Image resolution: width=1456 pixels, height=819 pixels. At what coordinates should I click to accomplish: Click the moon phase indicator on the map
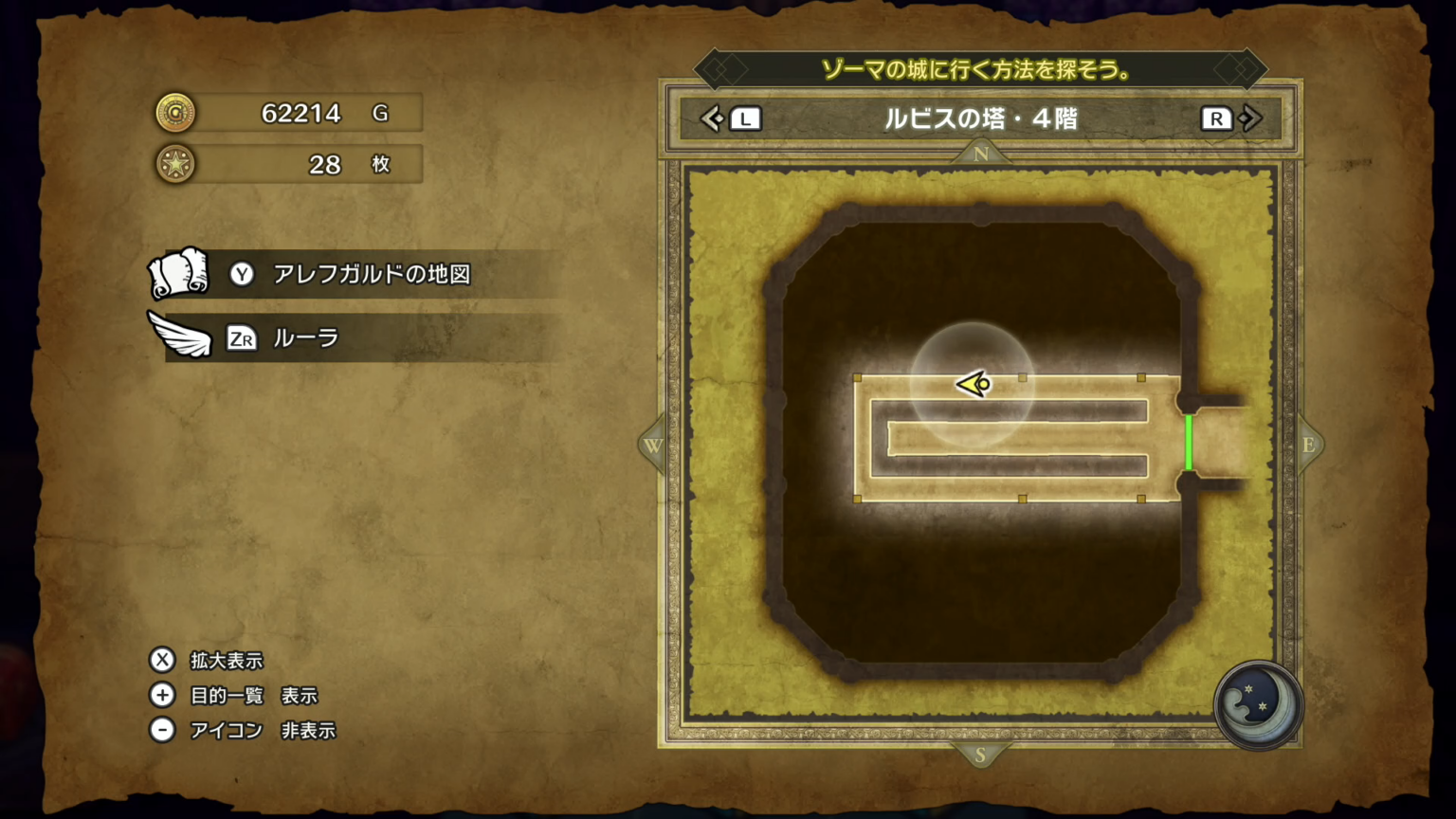coord(1258,706)
